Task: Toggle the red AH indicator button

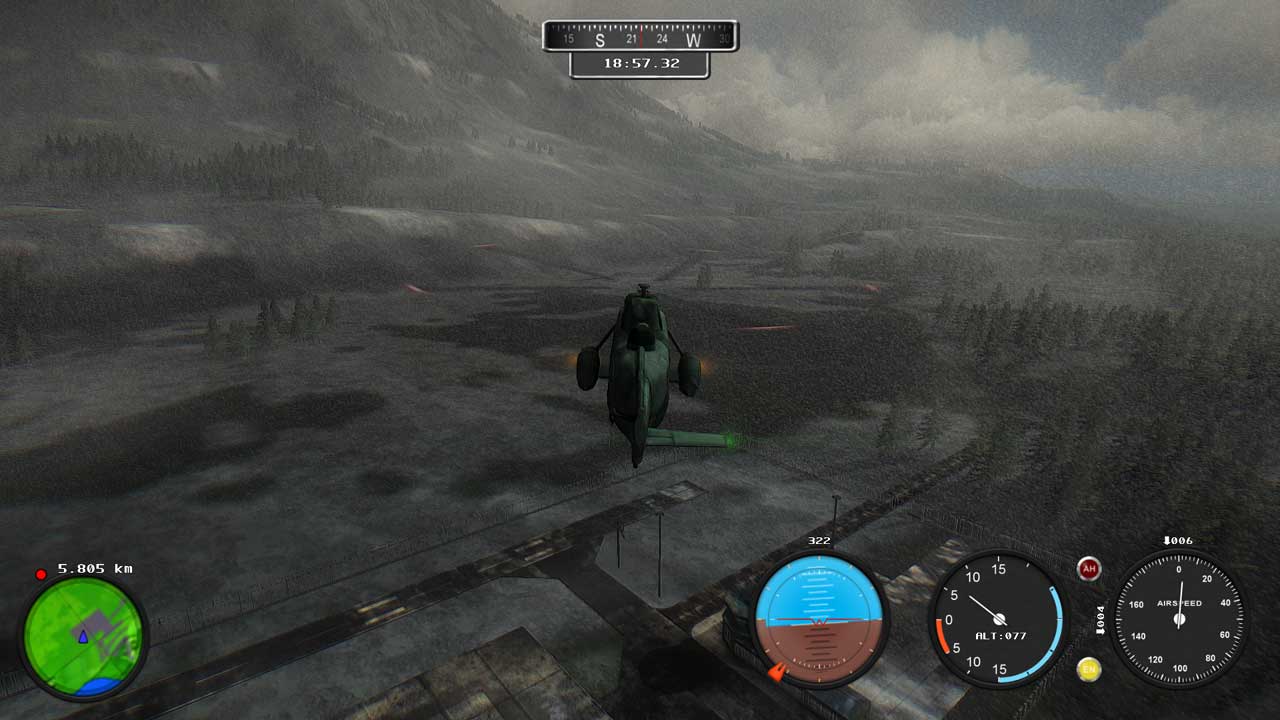Action: tap(1089, 569)
